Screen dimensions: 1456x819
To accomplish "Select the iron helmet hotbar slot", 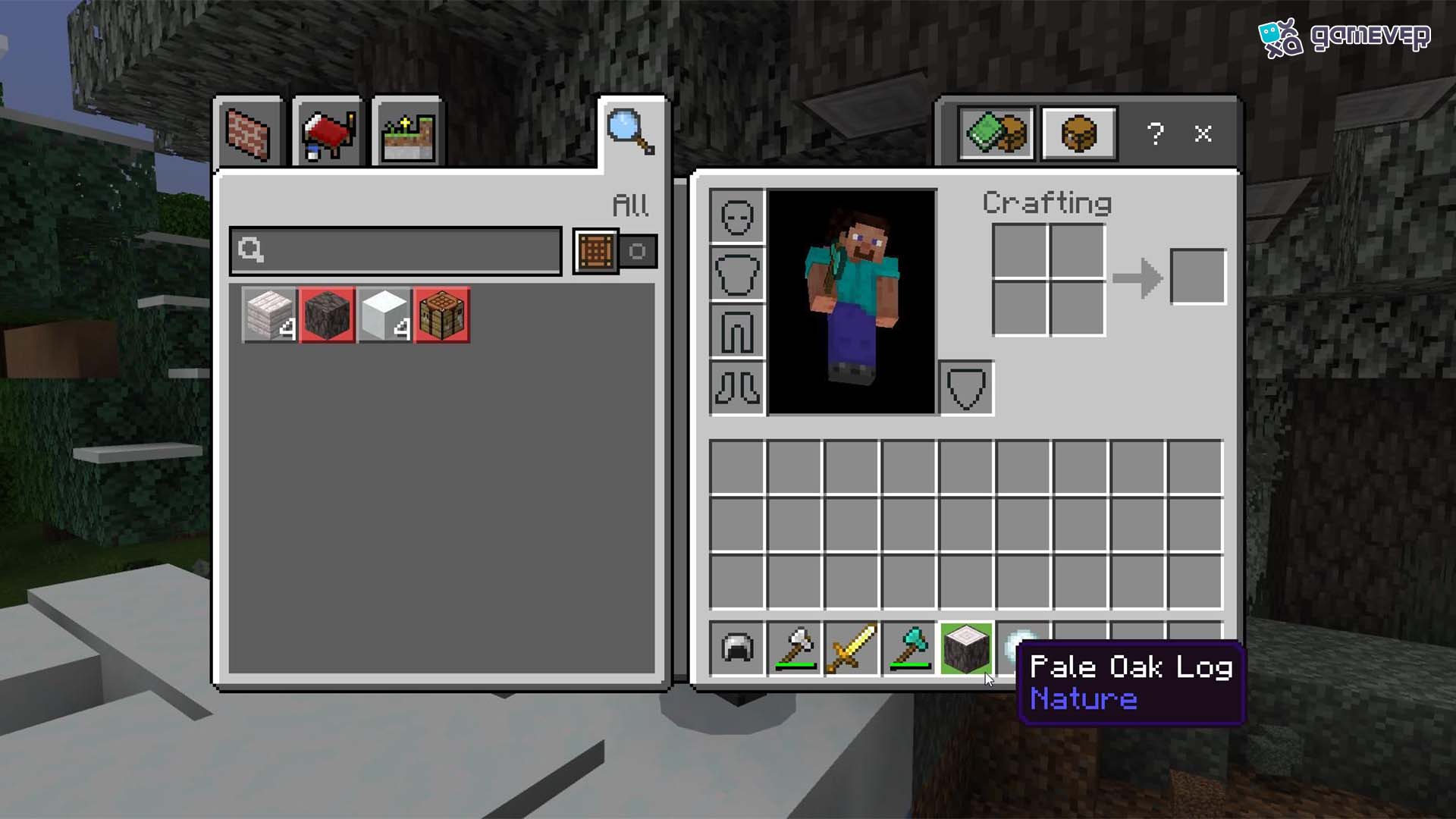I will click(x=737, y=648).
